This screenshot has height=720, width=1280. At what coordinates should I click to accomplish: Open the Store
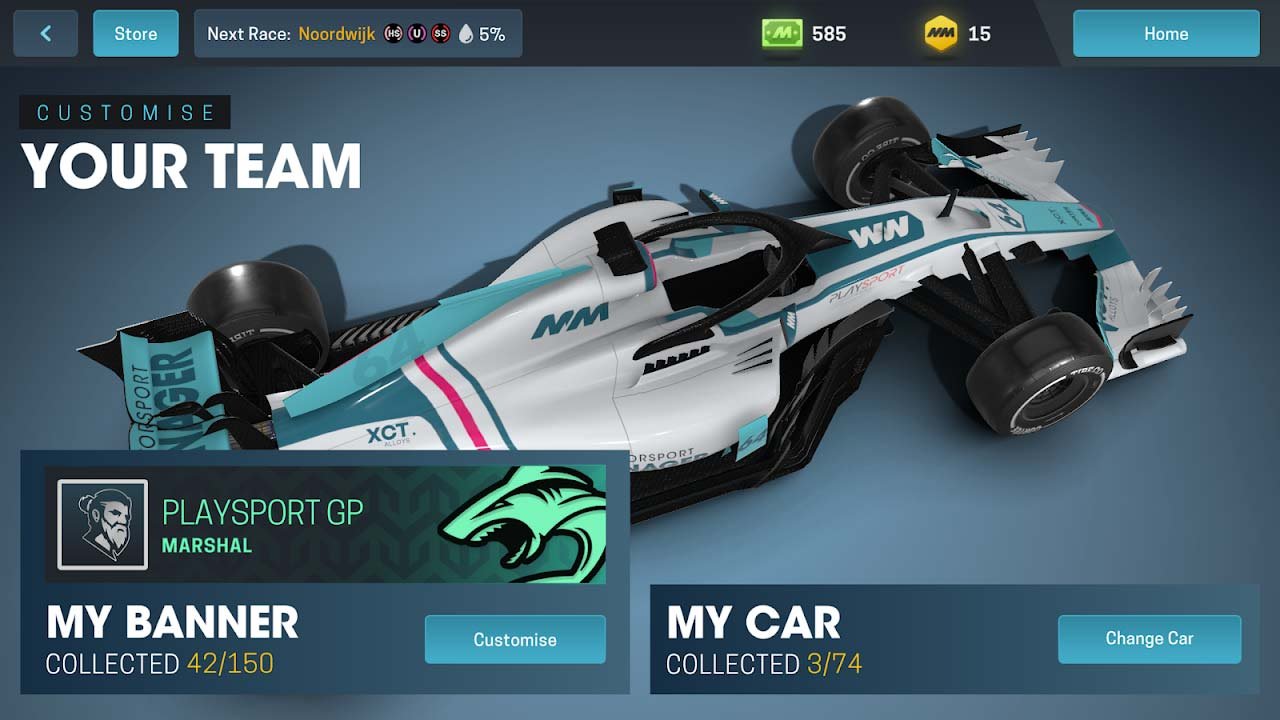coord(136,34)
